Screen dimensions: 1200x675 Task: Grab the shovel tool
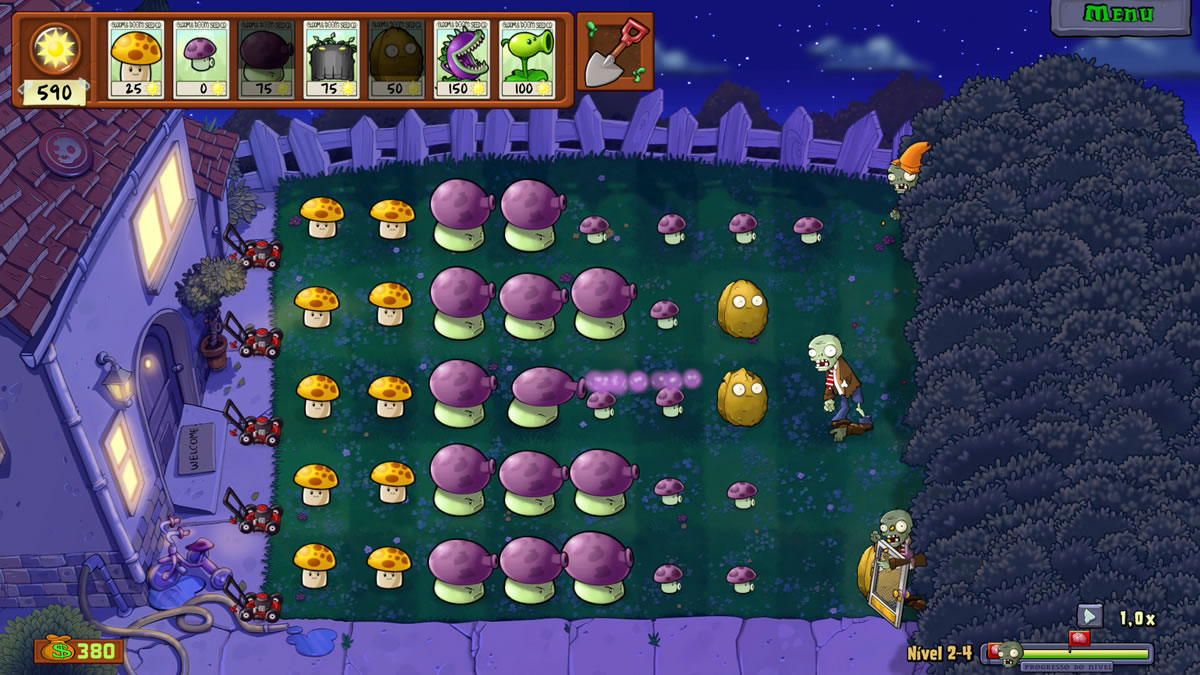click(x=614, y=51)
